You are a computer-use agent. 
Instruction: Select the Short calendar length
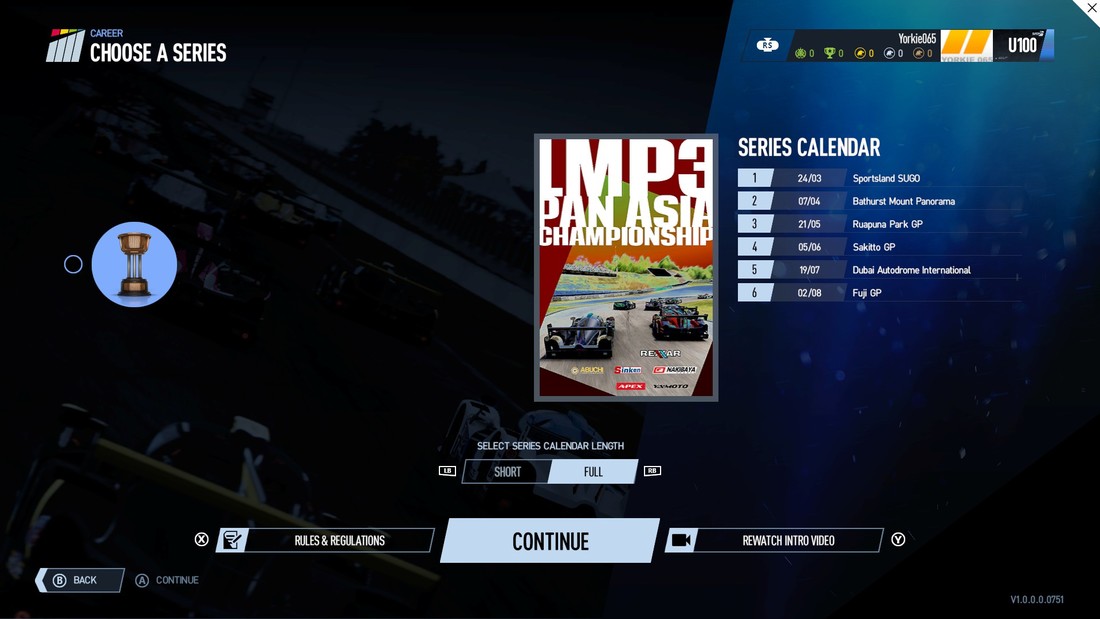tap(507, 472)
